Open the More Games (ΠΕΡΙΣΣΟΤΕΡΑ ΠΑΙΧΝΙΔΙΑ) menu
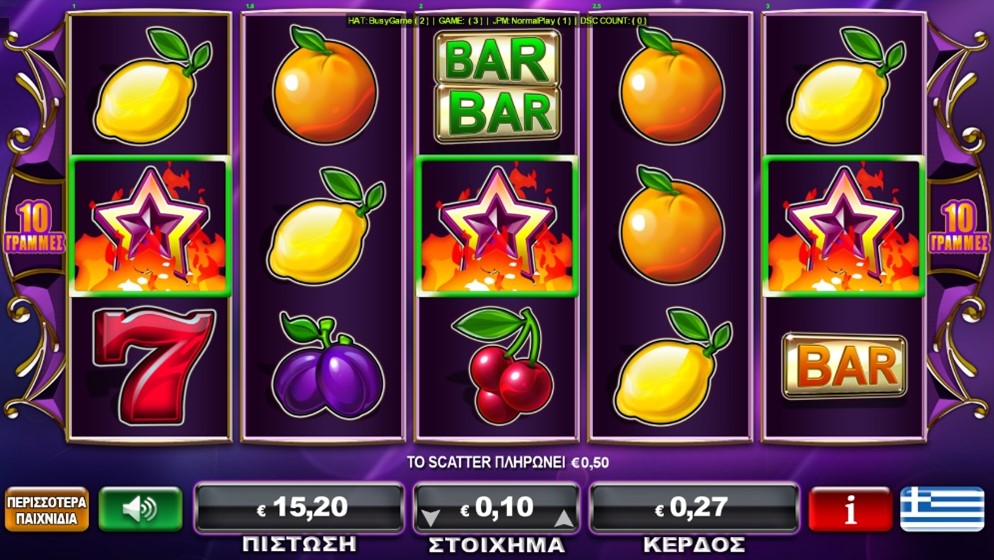 tap(47, 509)
